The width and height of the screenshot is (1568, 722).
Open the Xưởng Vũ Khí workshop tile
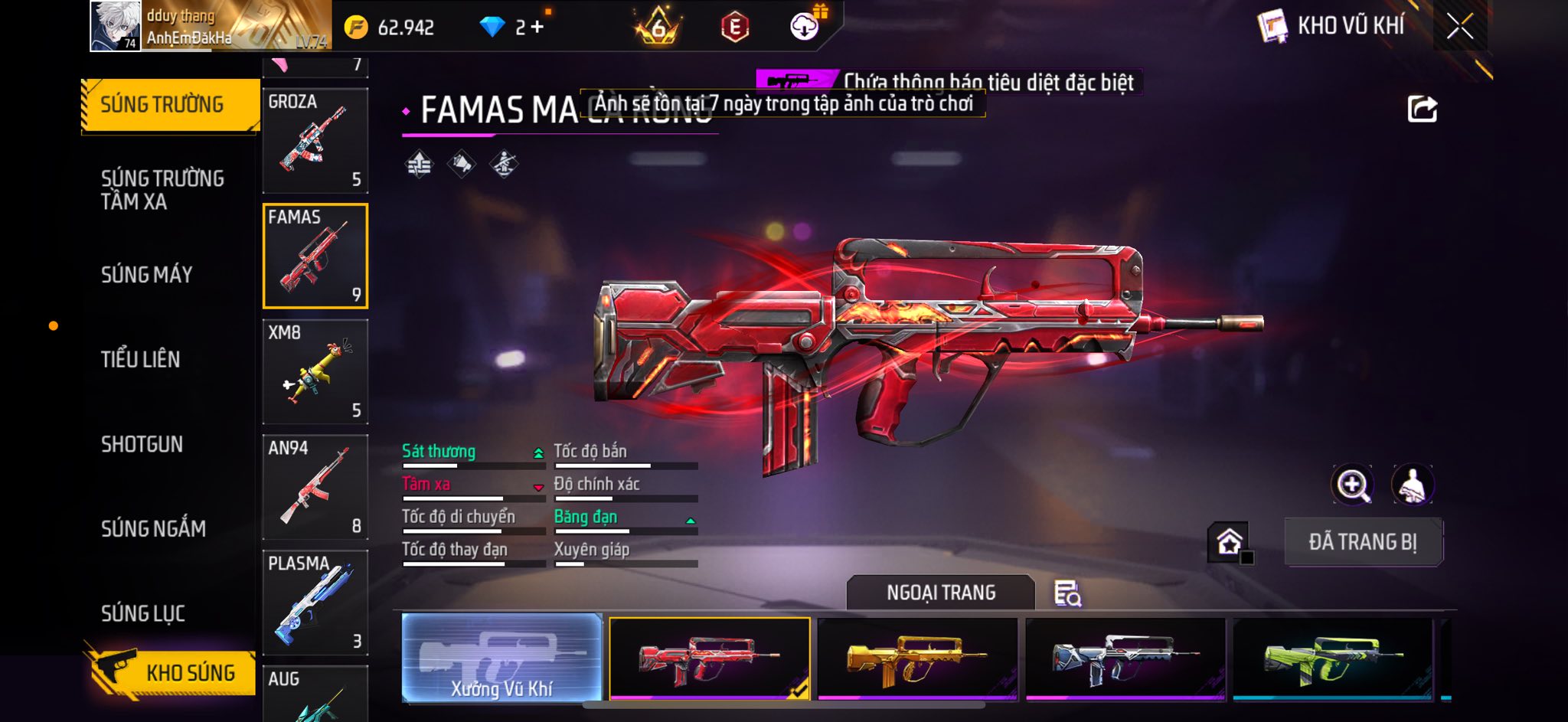pyautogui.click(x=501, y=658)
